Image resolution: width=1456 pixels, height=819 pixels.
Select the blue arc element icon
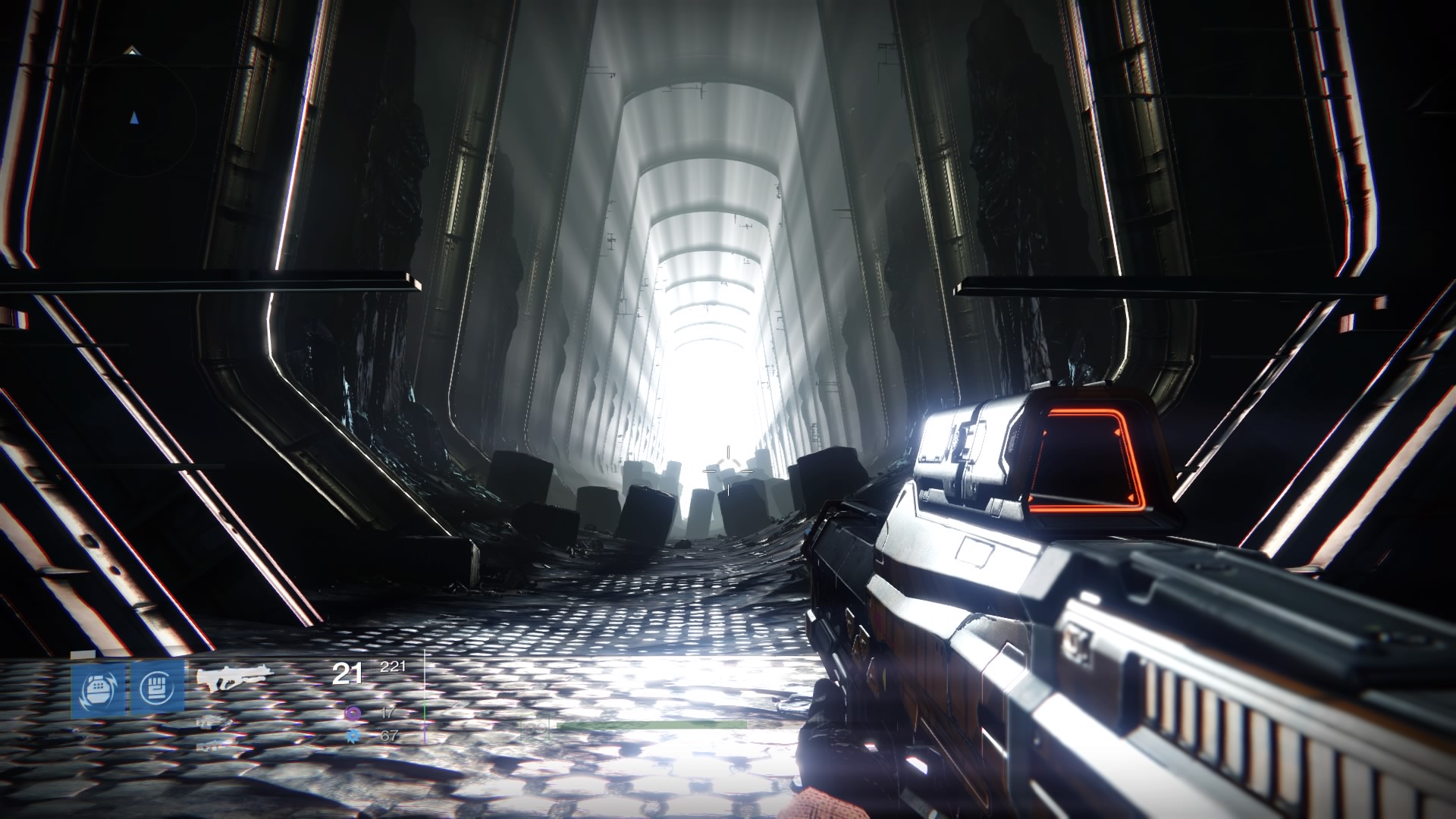(352, 735)
